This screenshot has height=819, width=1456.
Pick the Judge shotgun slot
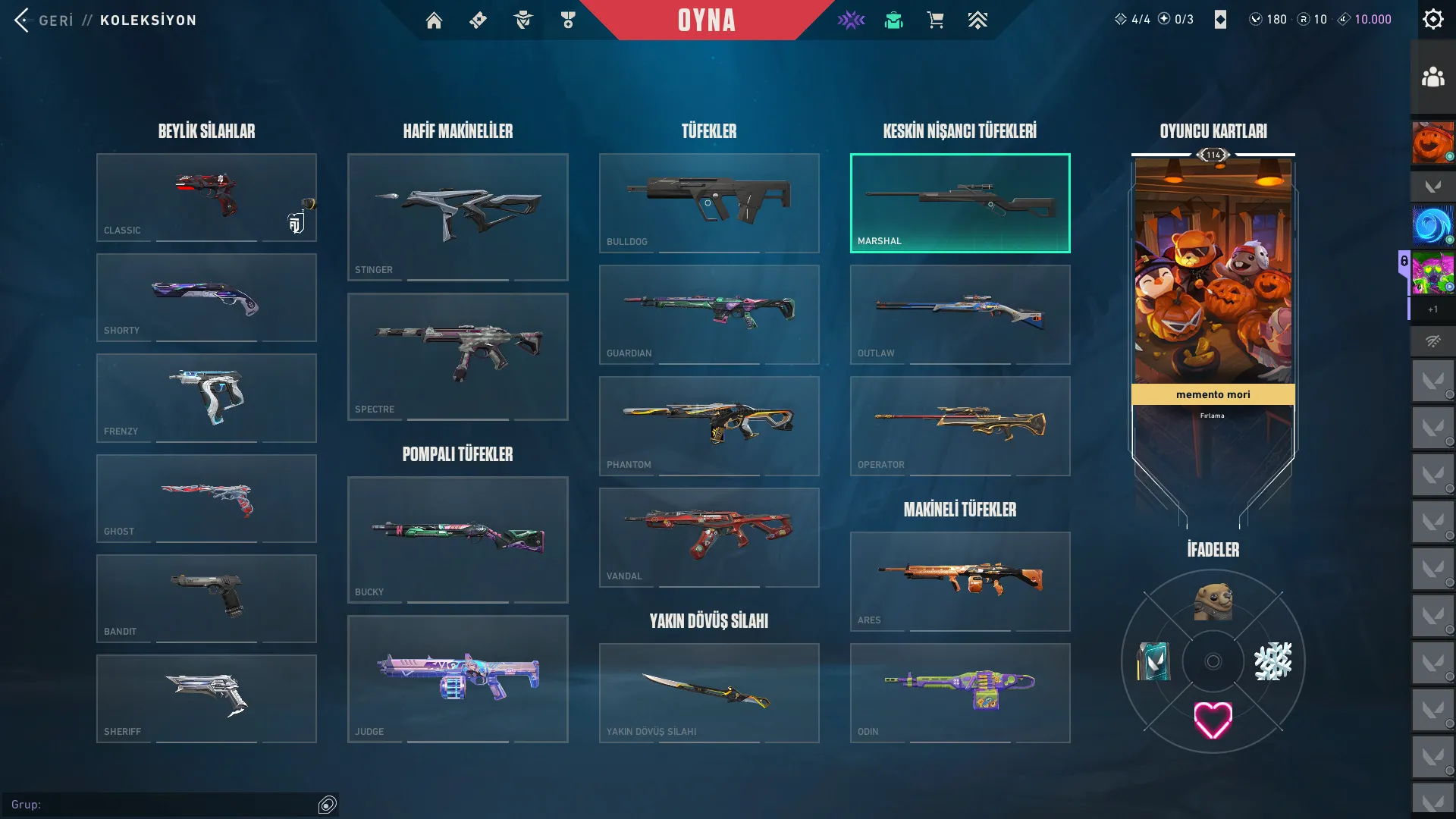point(457,679)
